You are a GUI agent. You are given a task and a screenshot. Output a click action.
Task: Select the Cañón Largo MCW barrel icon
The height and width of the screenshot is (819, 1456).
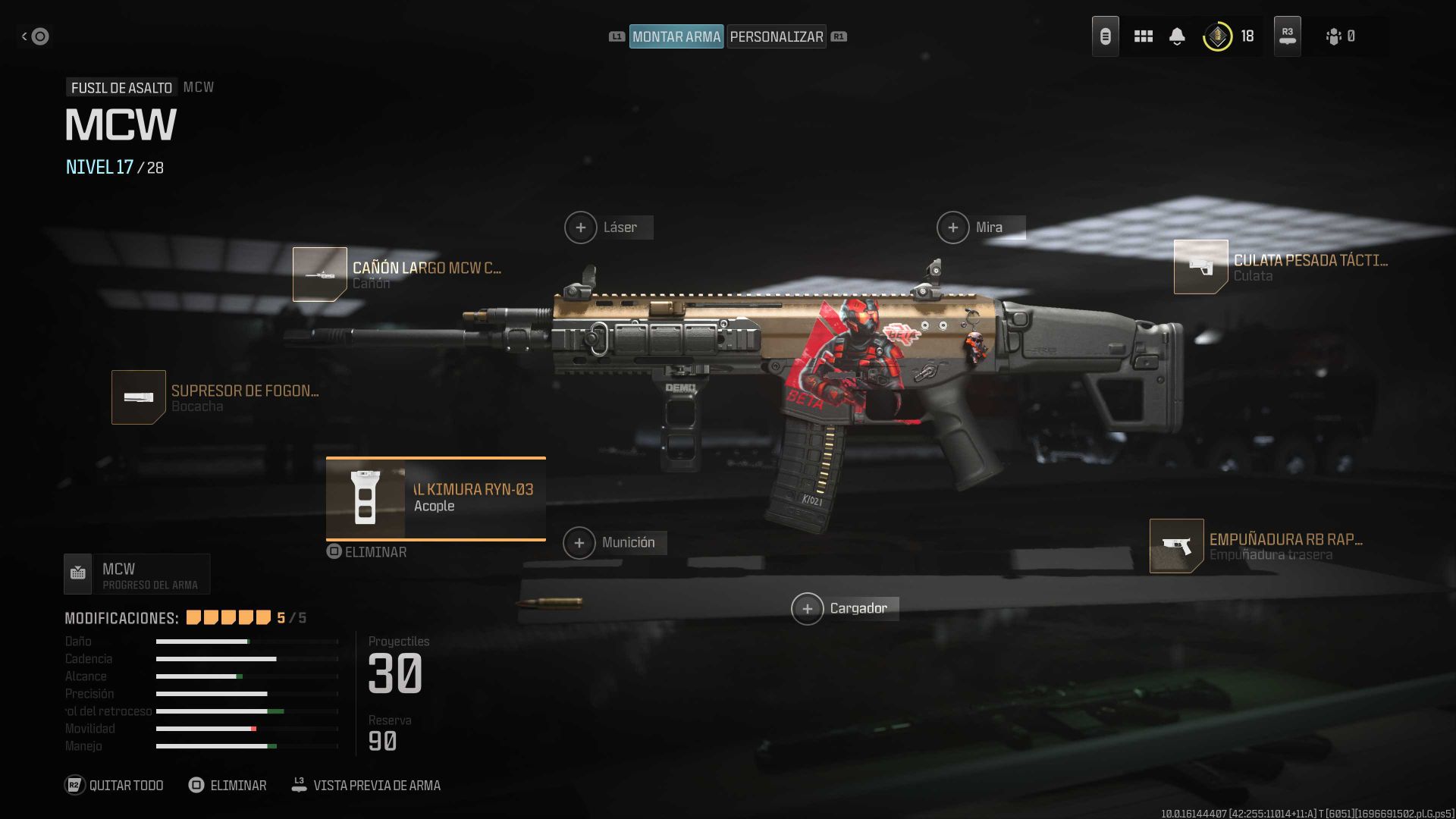coord(319,274)
